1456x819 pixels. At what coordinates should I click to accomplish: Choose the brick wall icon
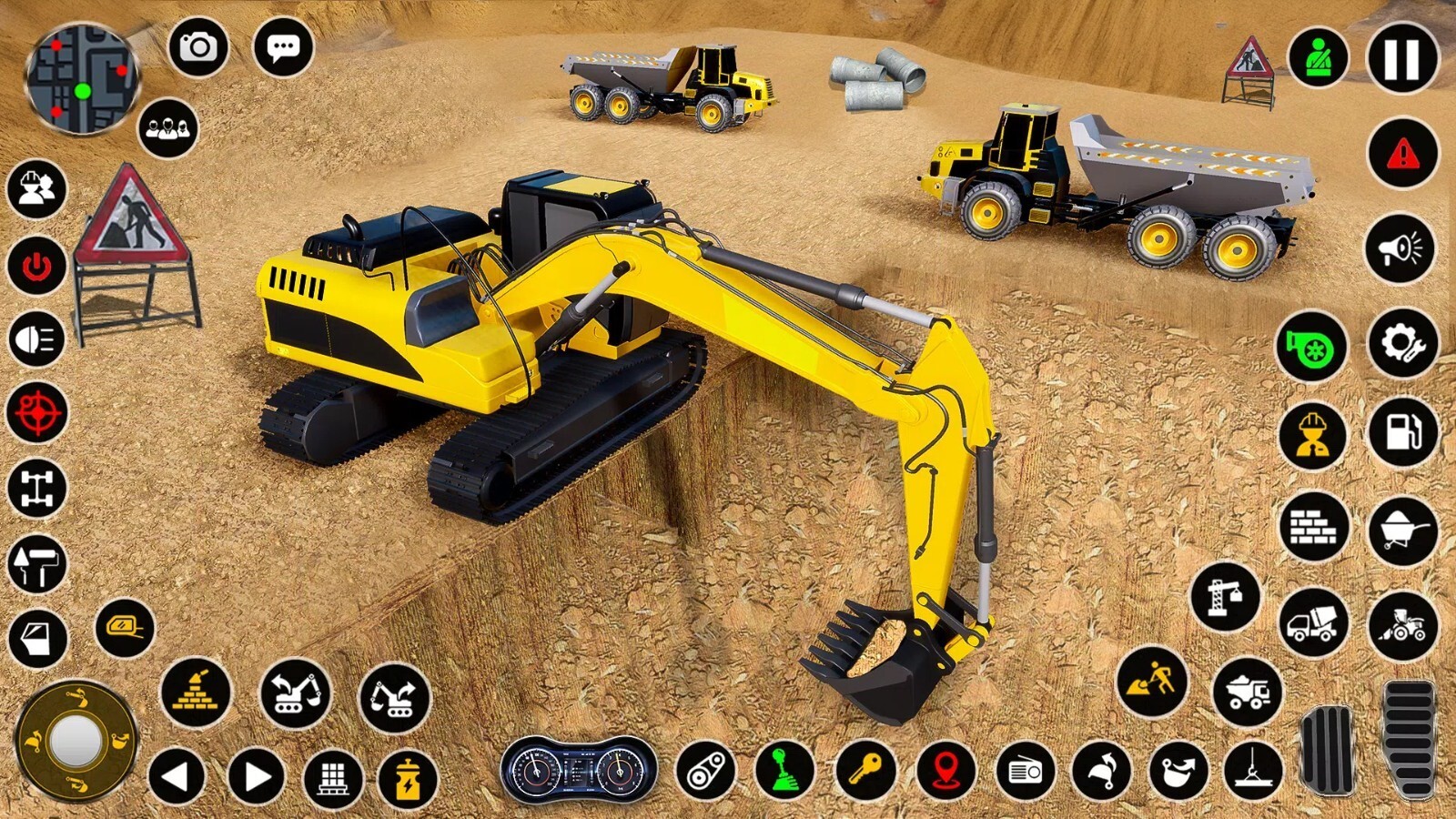pos(1313,526)
